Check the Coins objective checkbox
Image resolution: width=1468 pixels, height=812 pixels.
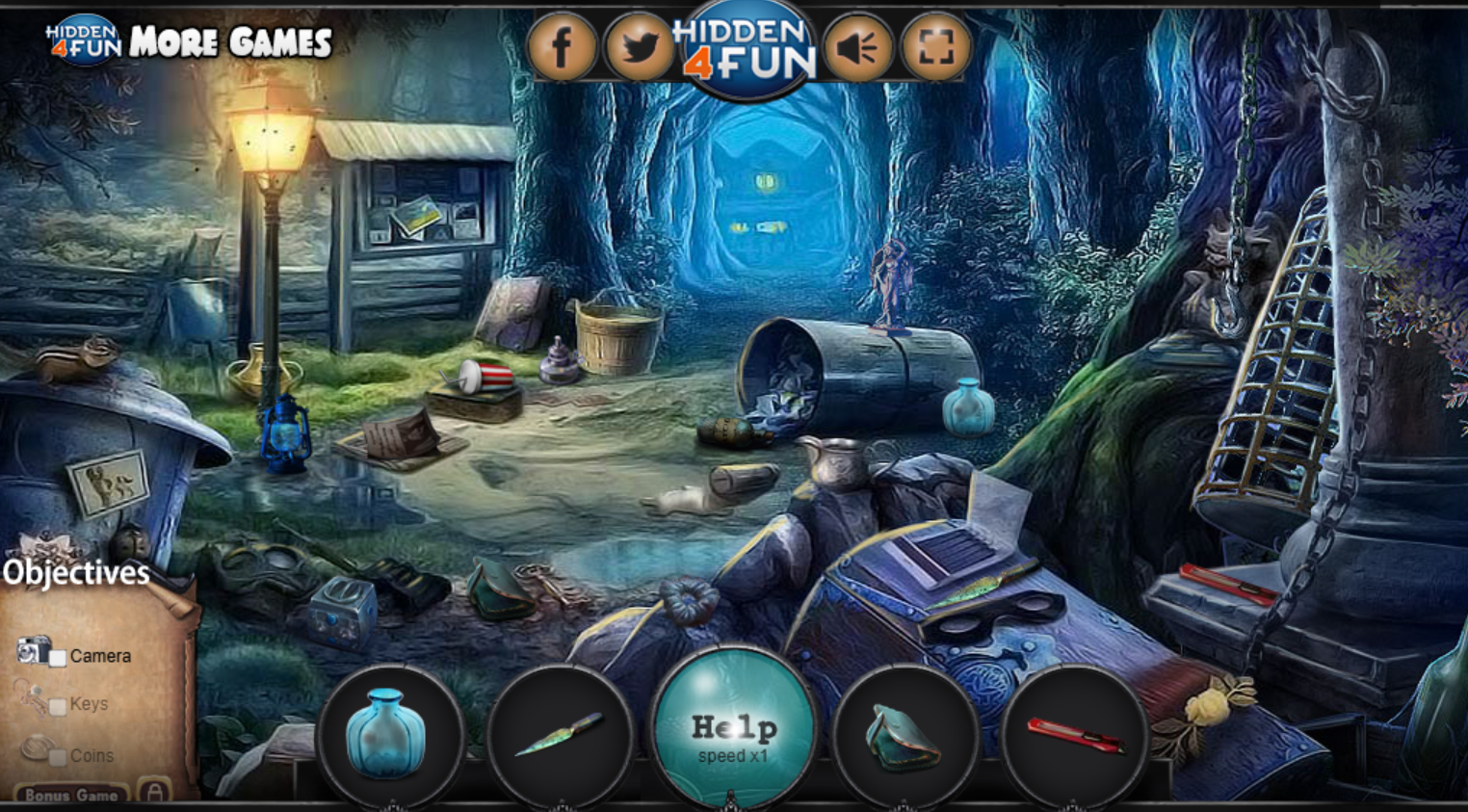60,756
